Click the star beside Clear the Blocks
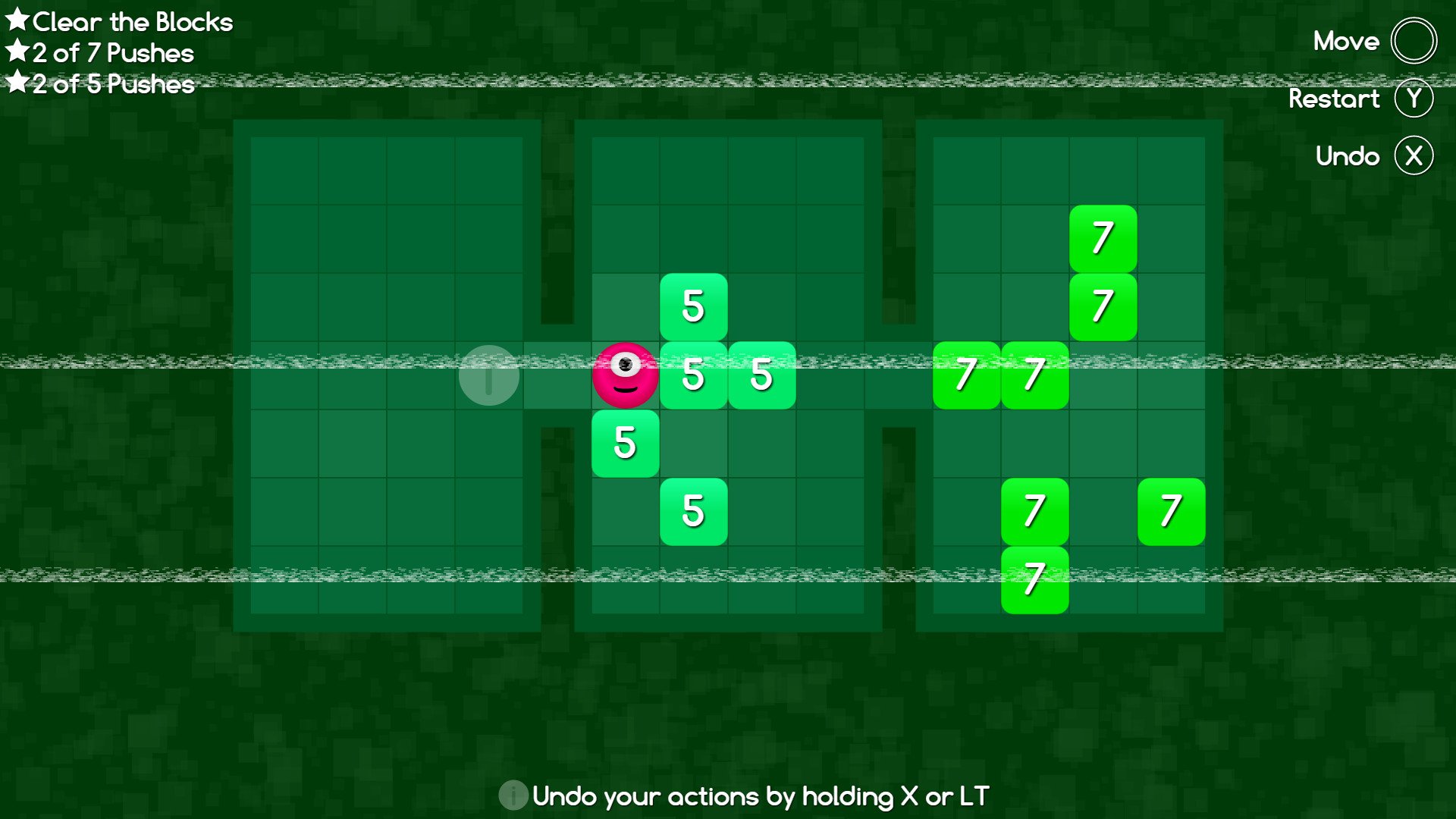The height and width of the screenshot is (819, 1456). tap(16, 20)
